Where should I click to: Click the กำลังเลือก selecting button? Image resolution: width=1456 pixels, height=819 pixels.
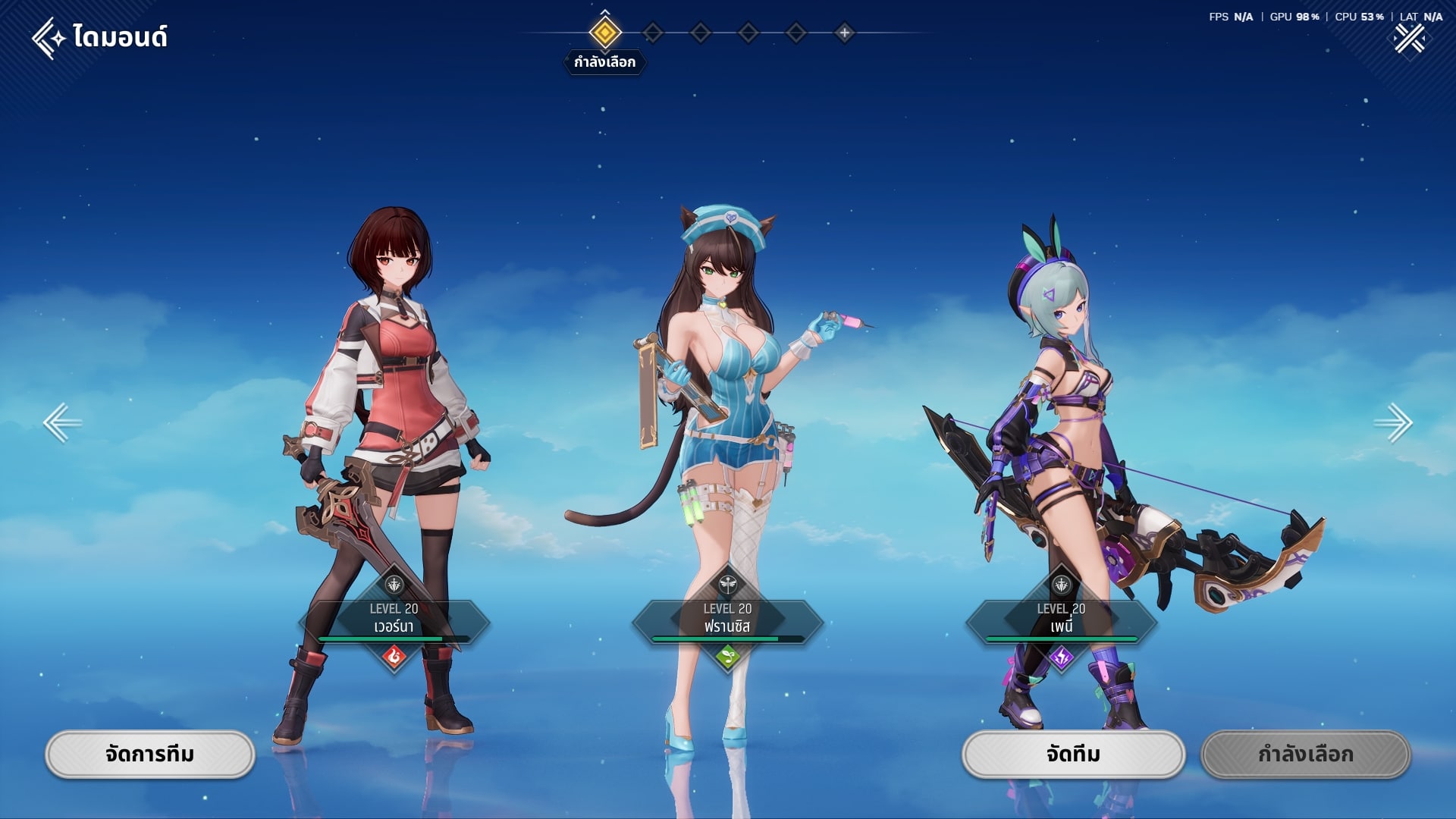pyautogui.click(x=1305, y=755)
